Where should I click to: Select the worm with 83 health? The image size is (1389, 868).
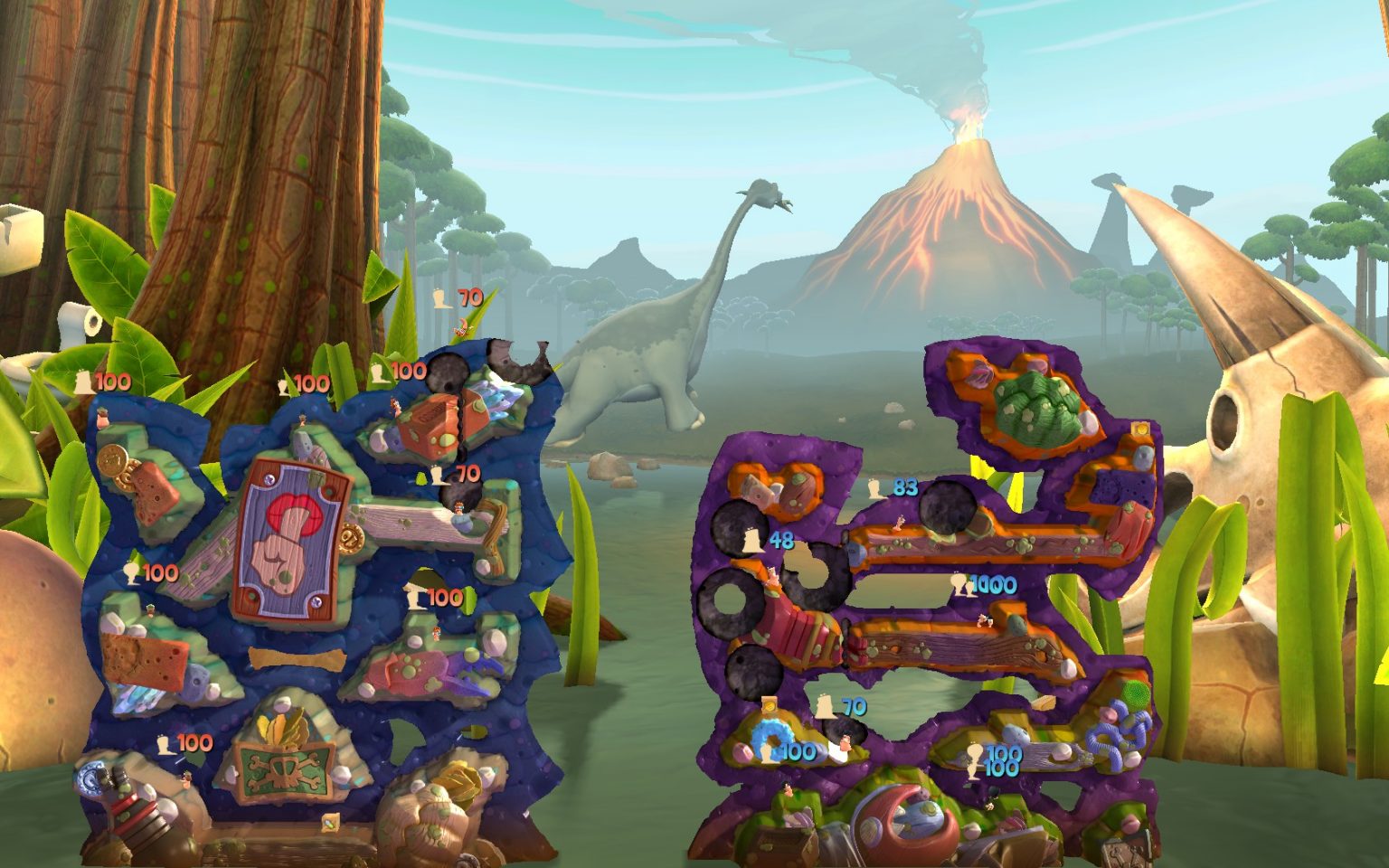[x=900, y=523]
